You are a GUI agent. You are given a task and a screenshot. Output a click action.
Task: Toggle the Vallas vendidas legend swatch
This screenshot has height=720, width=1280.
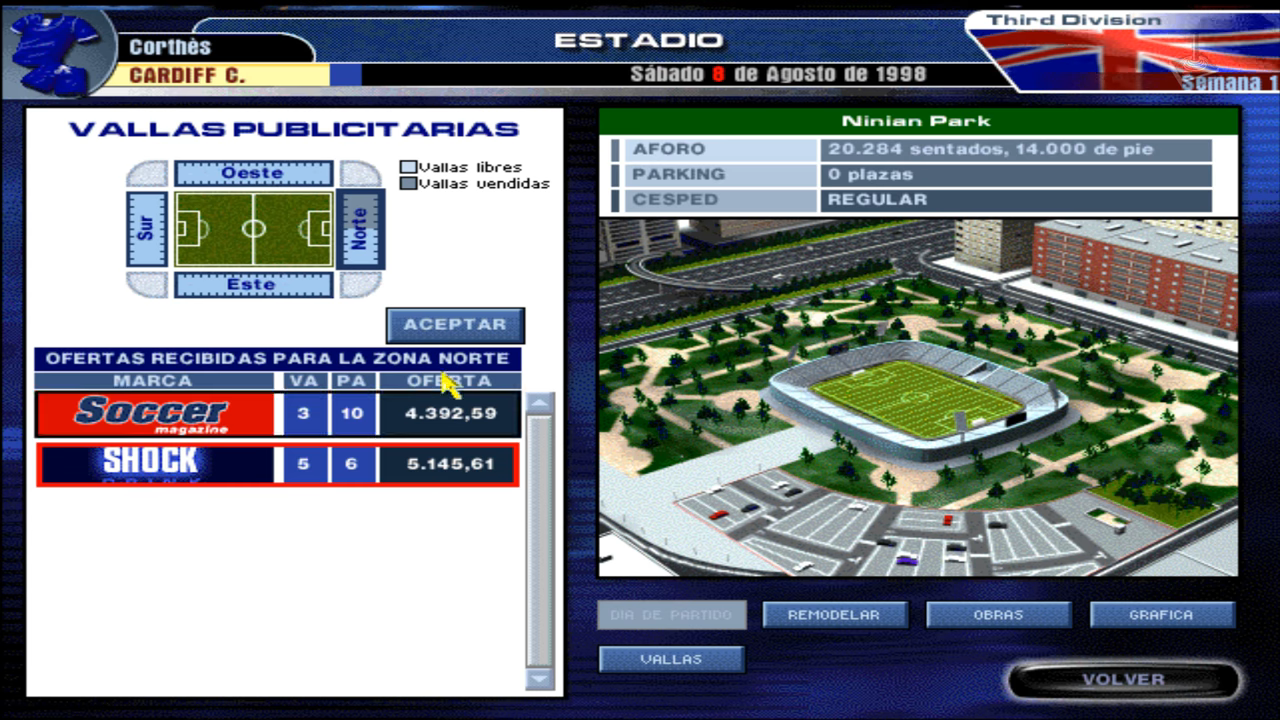click(x=410, y=183)
